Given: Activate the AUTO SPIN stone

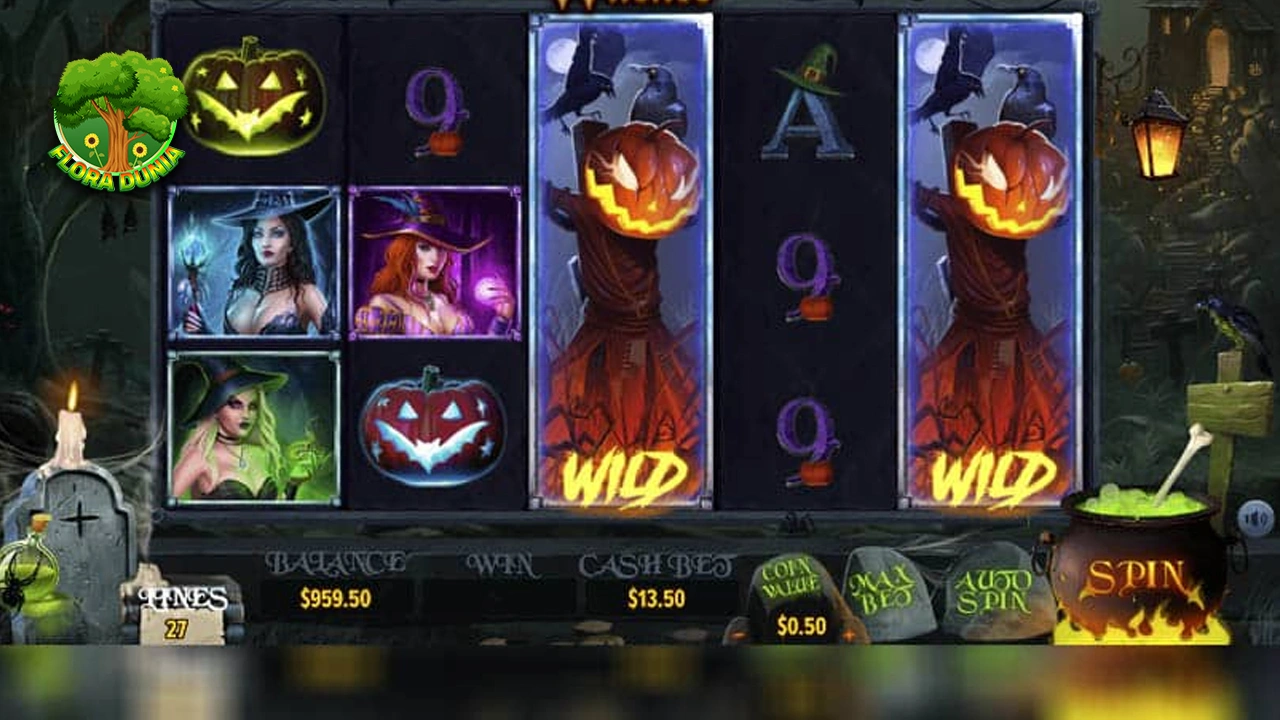Looking at the screenshot, I should click(997, 590).
